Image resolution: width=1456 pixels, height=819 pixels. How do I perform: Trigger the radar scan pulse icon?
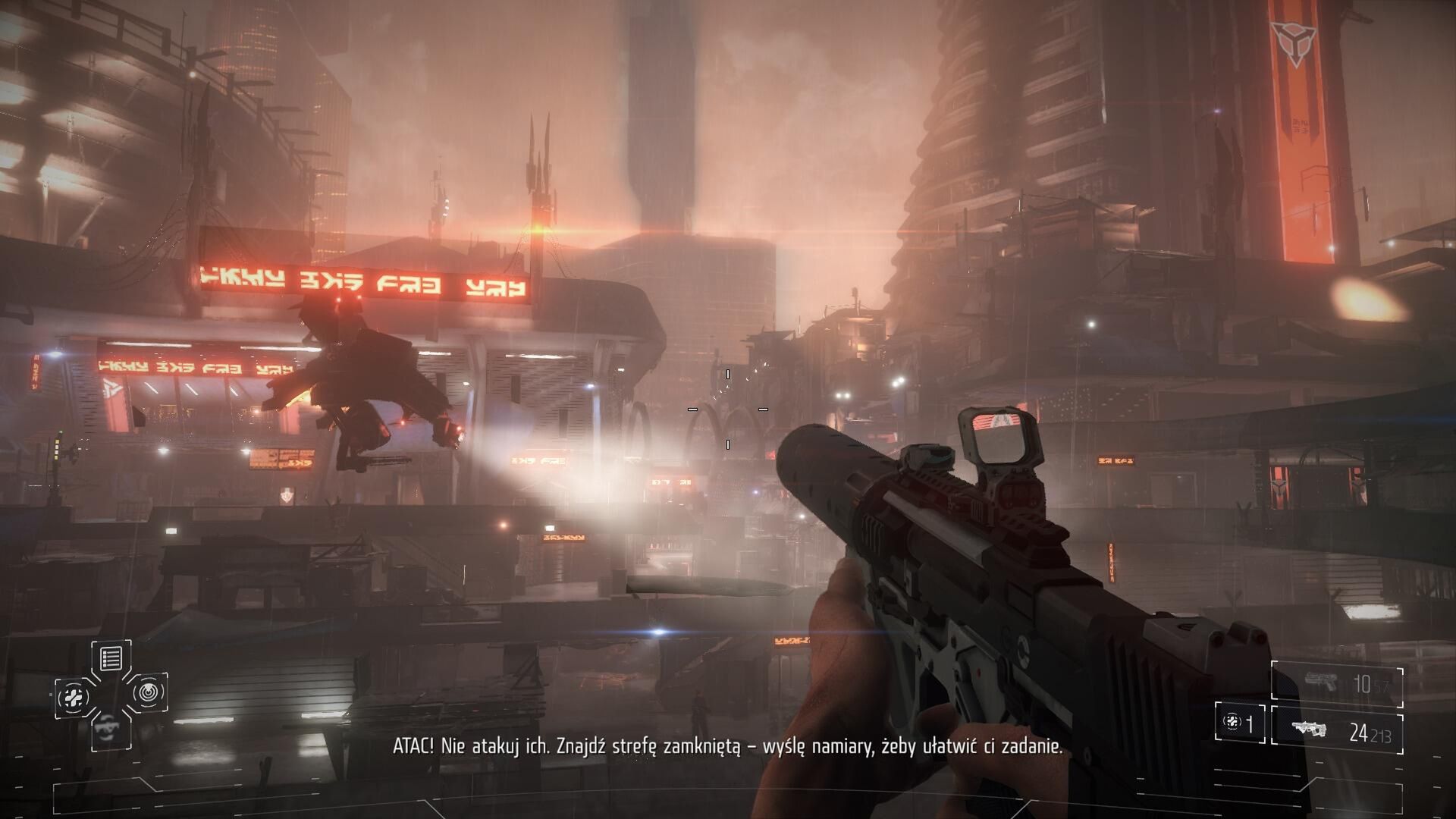(x=148, y=692)
